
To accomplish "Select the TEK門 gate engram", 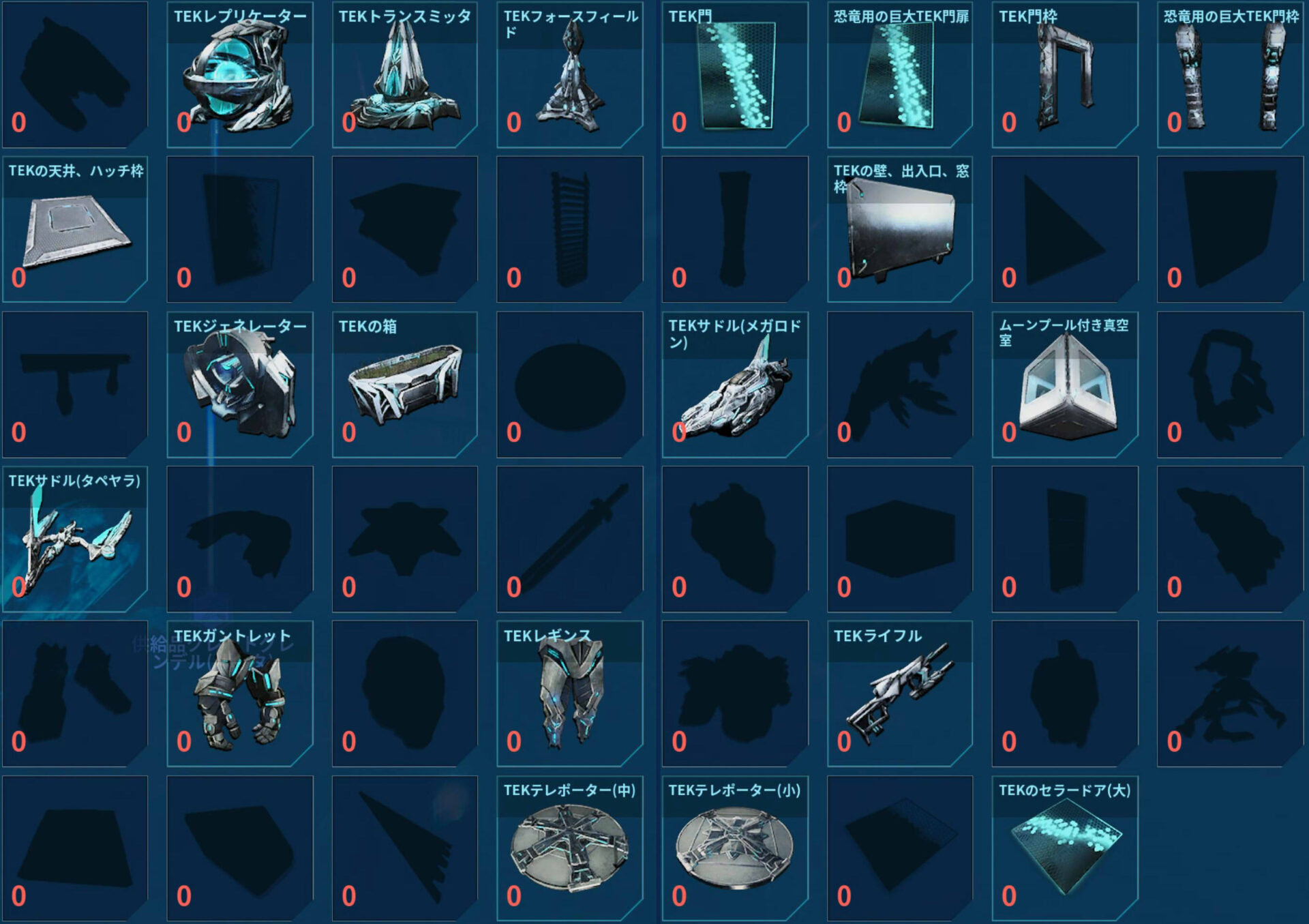I will pyautogui.click(x=734, y=75).
